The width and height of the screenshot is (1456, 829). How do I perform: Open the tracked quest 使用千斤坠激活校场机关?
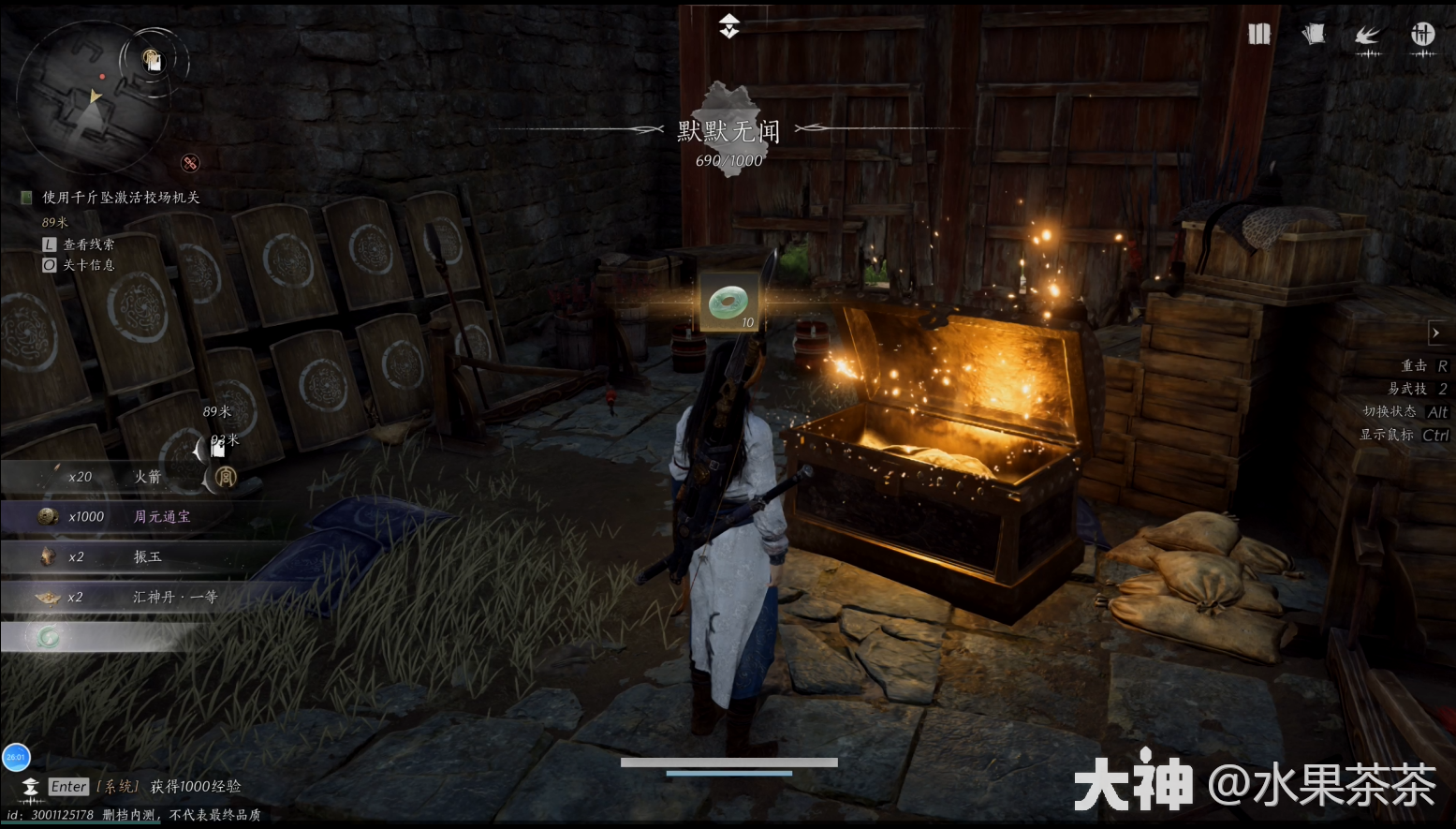(x=121, y=198)
